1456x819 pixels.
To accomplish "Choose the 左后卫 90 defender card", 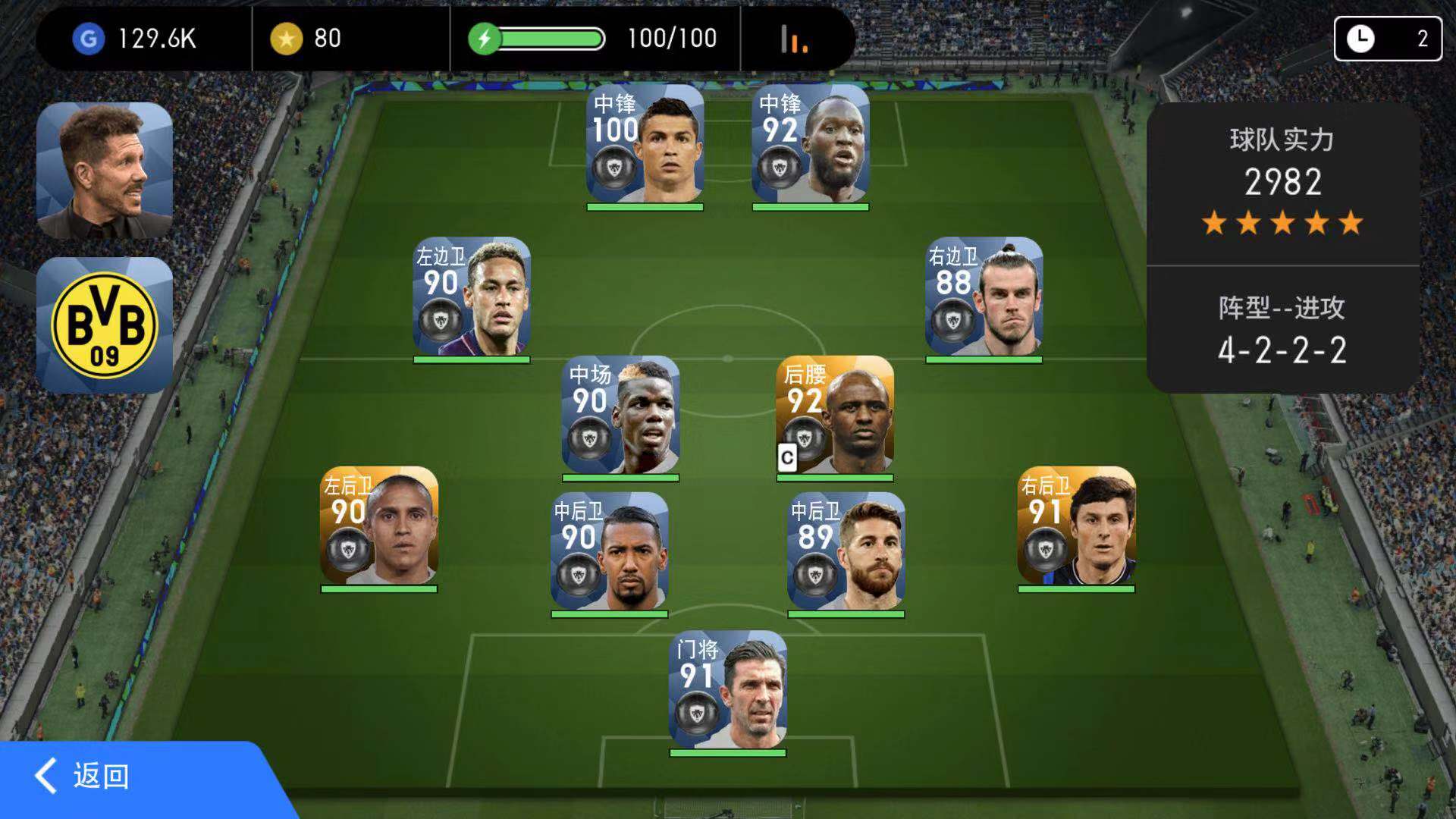I will [378, 526].
